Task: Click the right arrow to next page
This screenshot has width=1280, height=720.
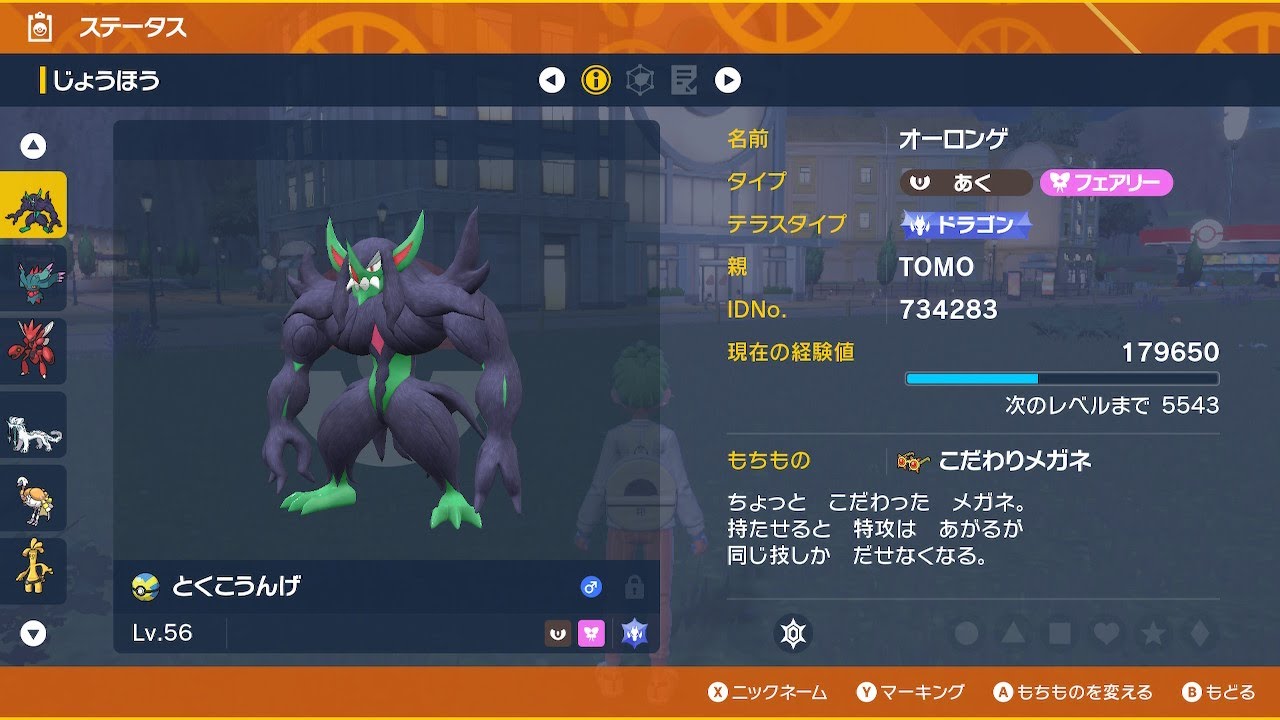Action: click(728, 79)
